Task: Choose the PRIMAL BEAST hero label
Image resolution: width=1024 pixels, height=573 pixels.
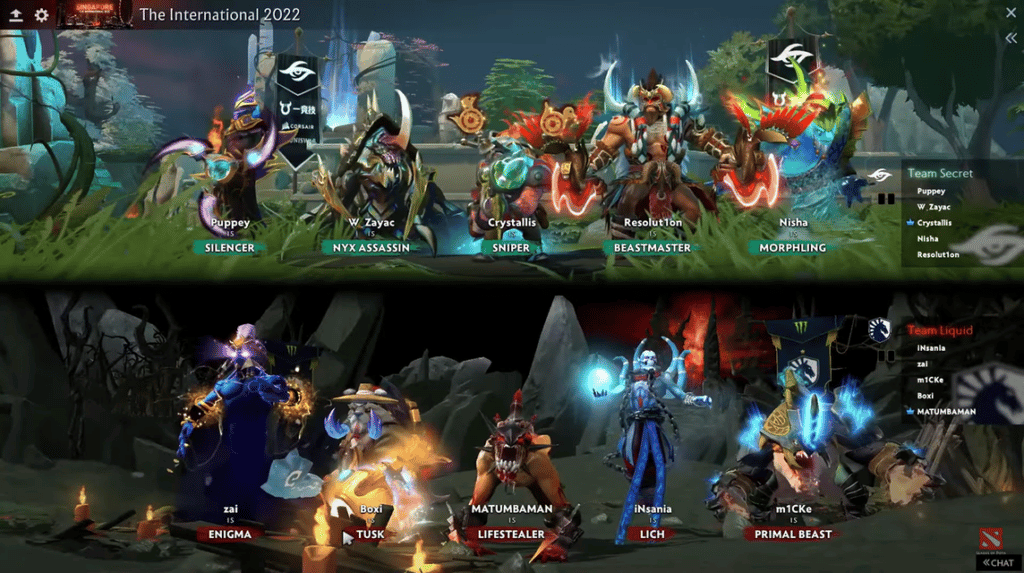Action: pyautogui.click(x=793, y=534)
